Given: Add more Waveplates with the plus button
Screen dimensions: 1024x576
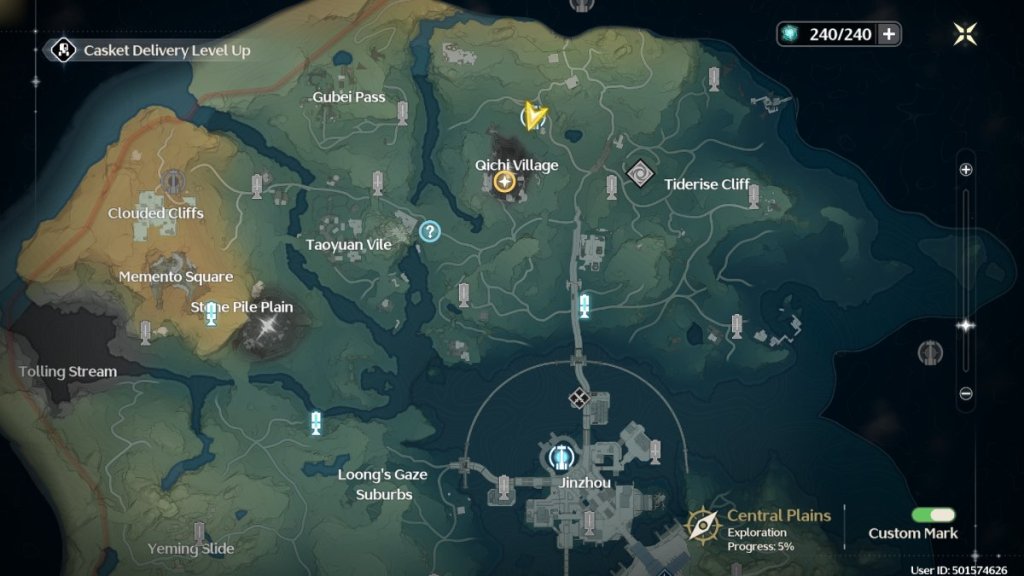Looking at the screenshot, I should [888, 34].
